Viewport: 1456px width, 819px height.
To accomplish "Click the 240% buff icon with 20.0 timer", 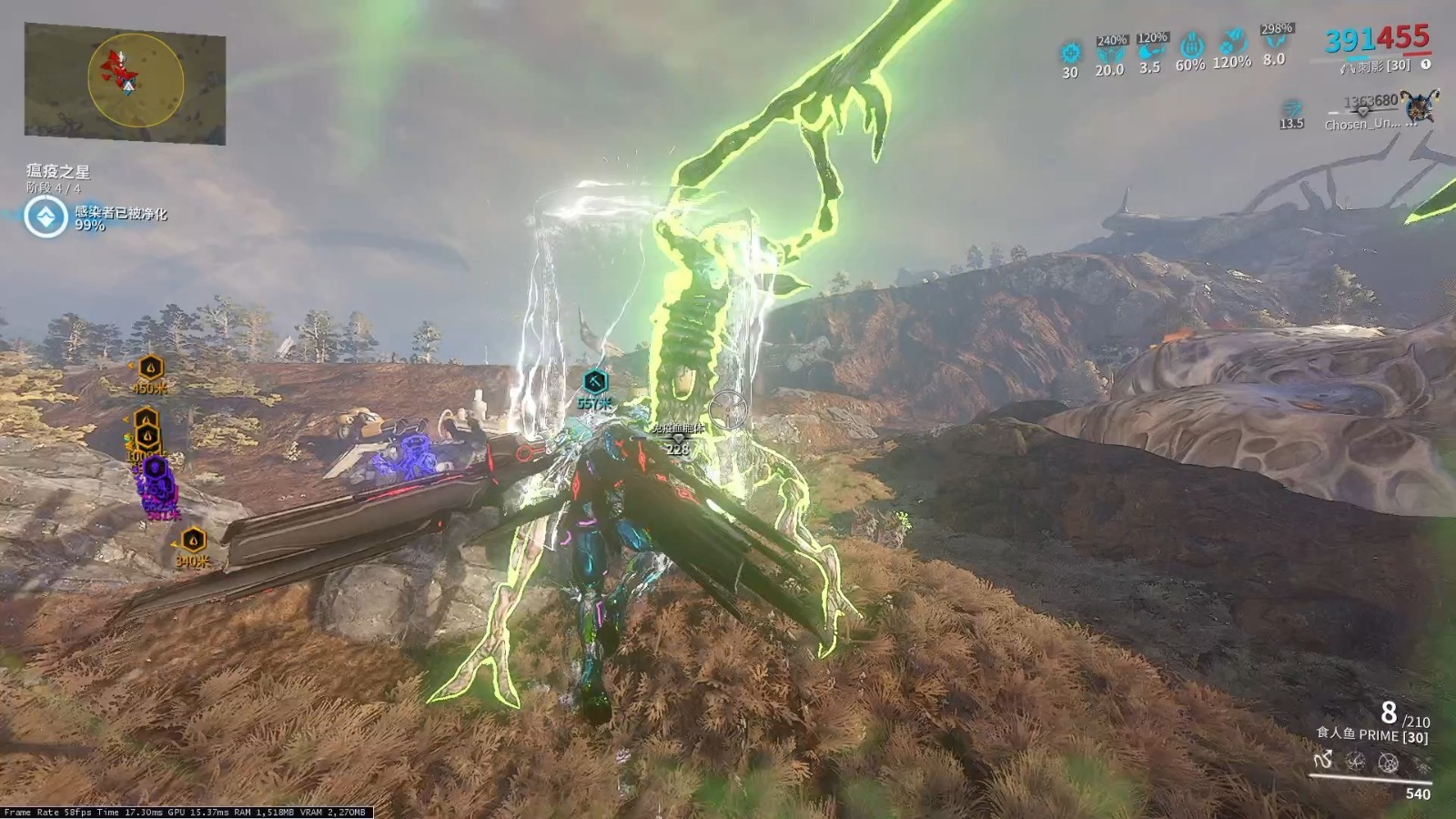I will pyautogui.click(x=1110, y=54).
